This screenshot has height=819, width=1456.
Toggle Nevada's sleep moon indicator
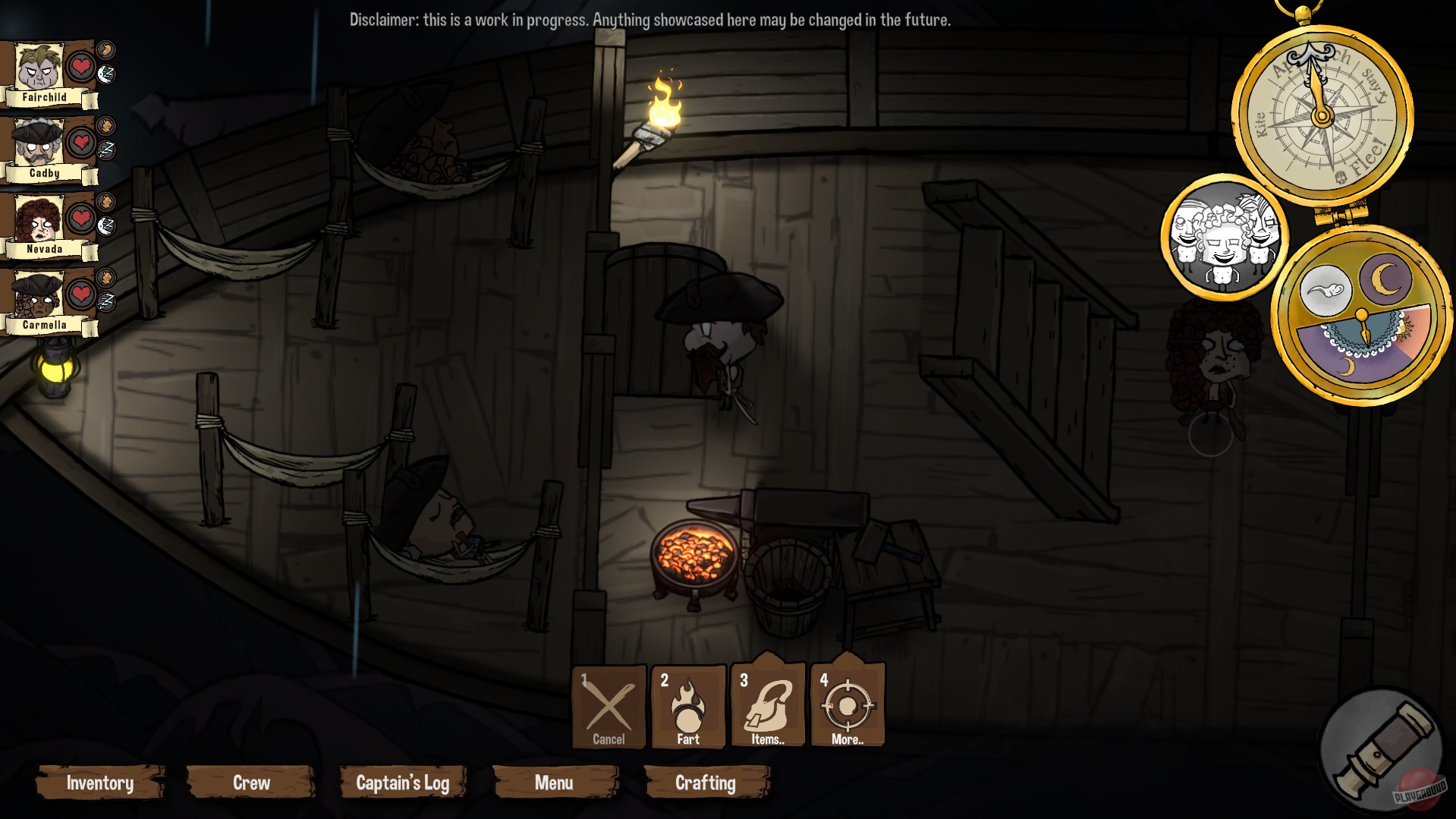(107, 224)
